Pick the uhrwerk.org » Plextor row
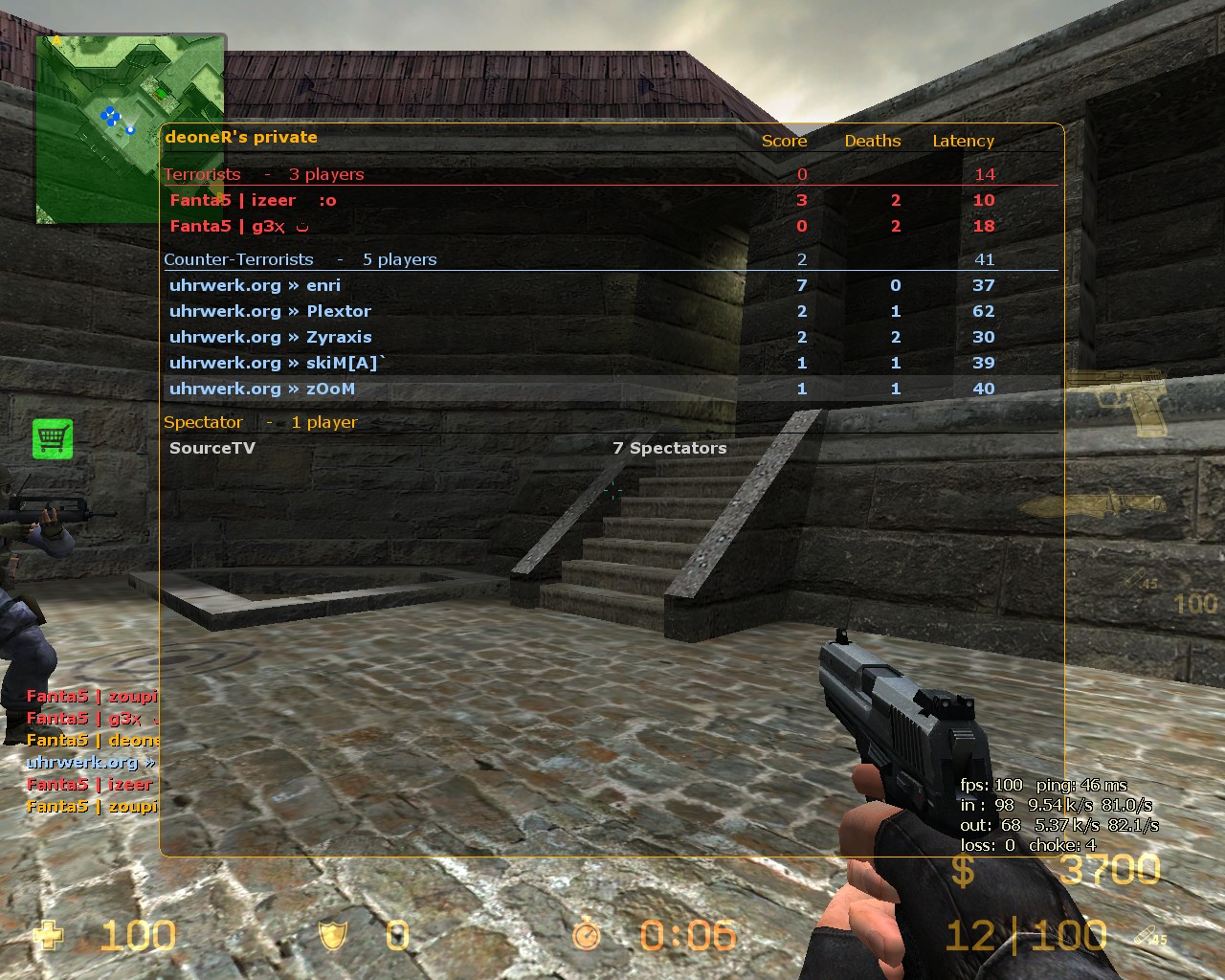1225x980 pixels. click(x=270, y=311)
